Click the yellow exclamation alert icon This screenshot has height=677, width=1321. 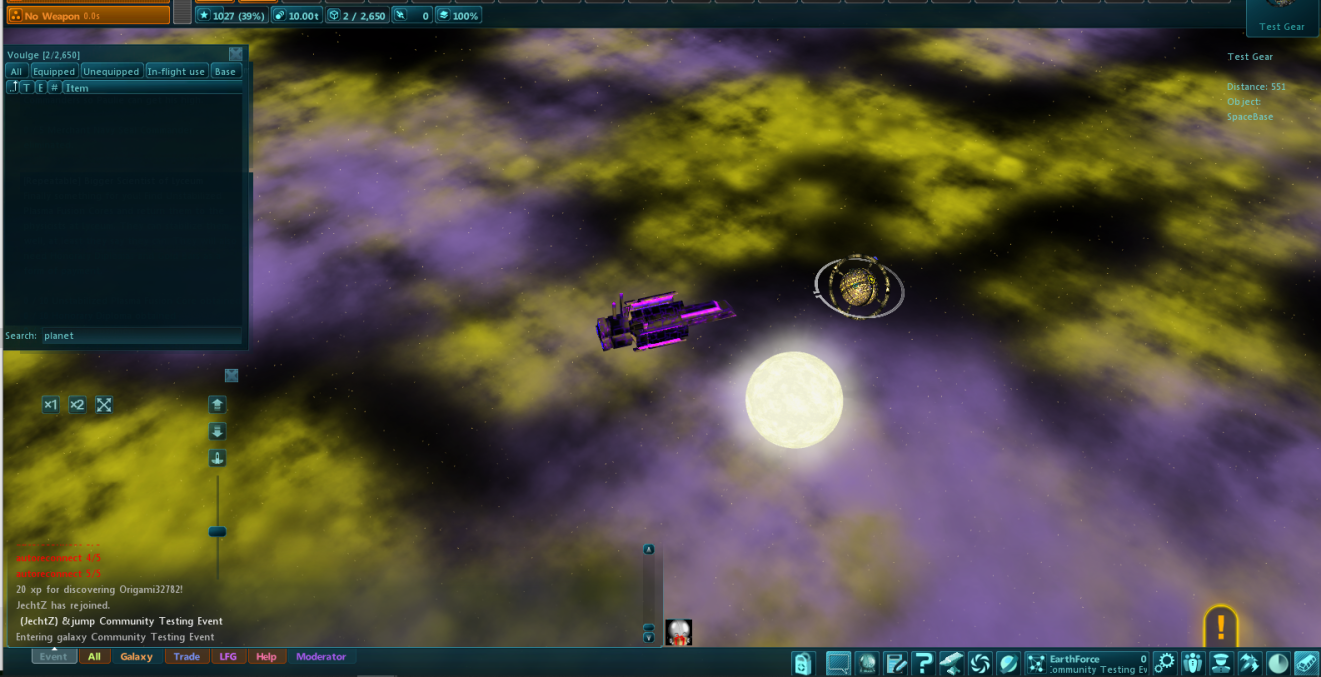pyautogui.click(x=1220, y=627)
